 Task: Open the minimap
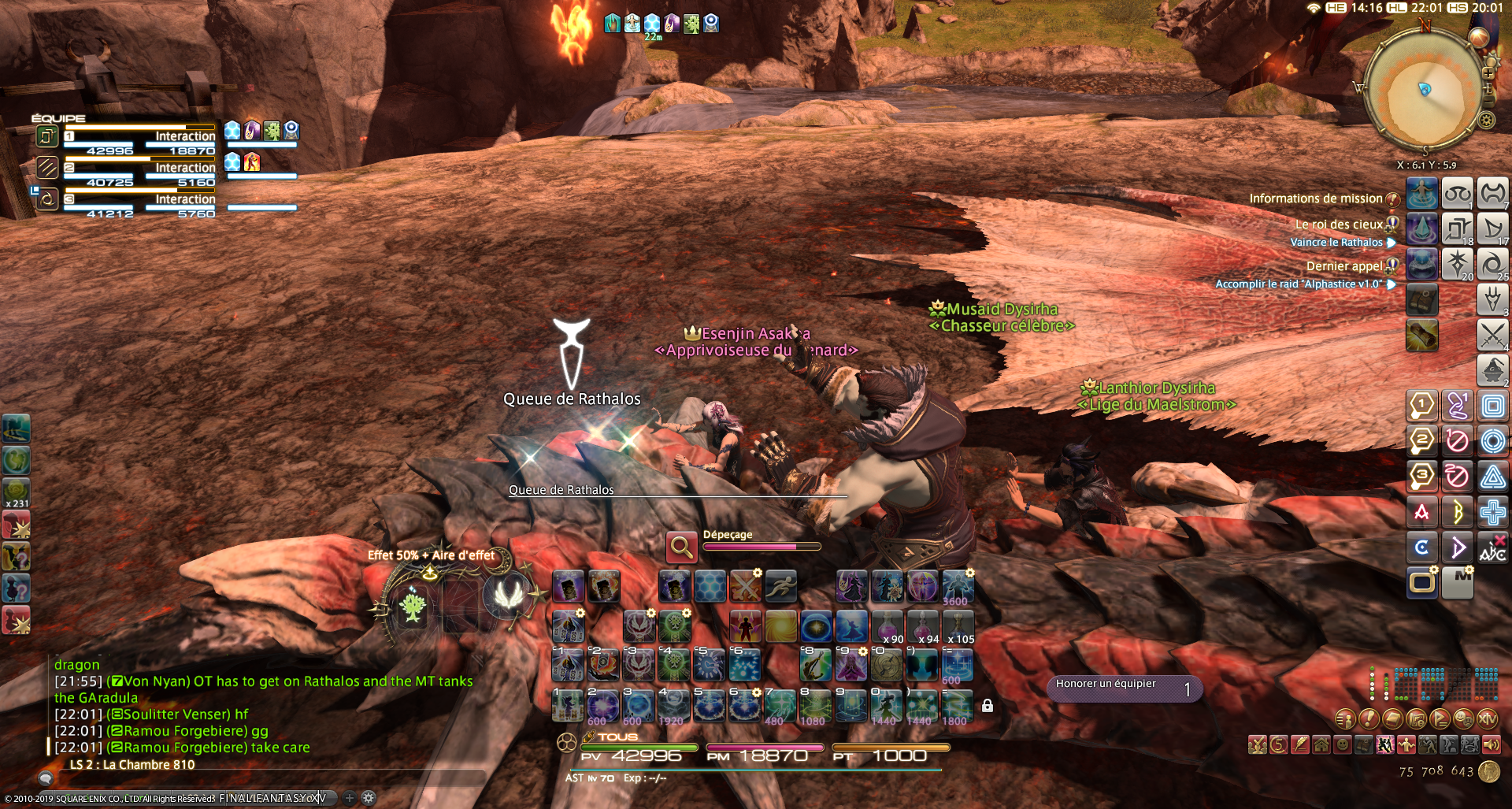pos(1424,89)
